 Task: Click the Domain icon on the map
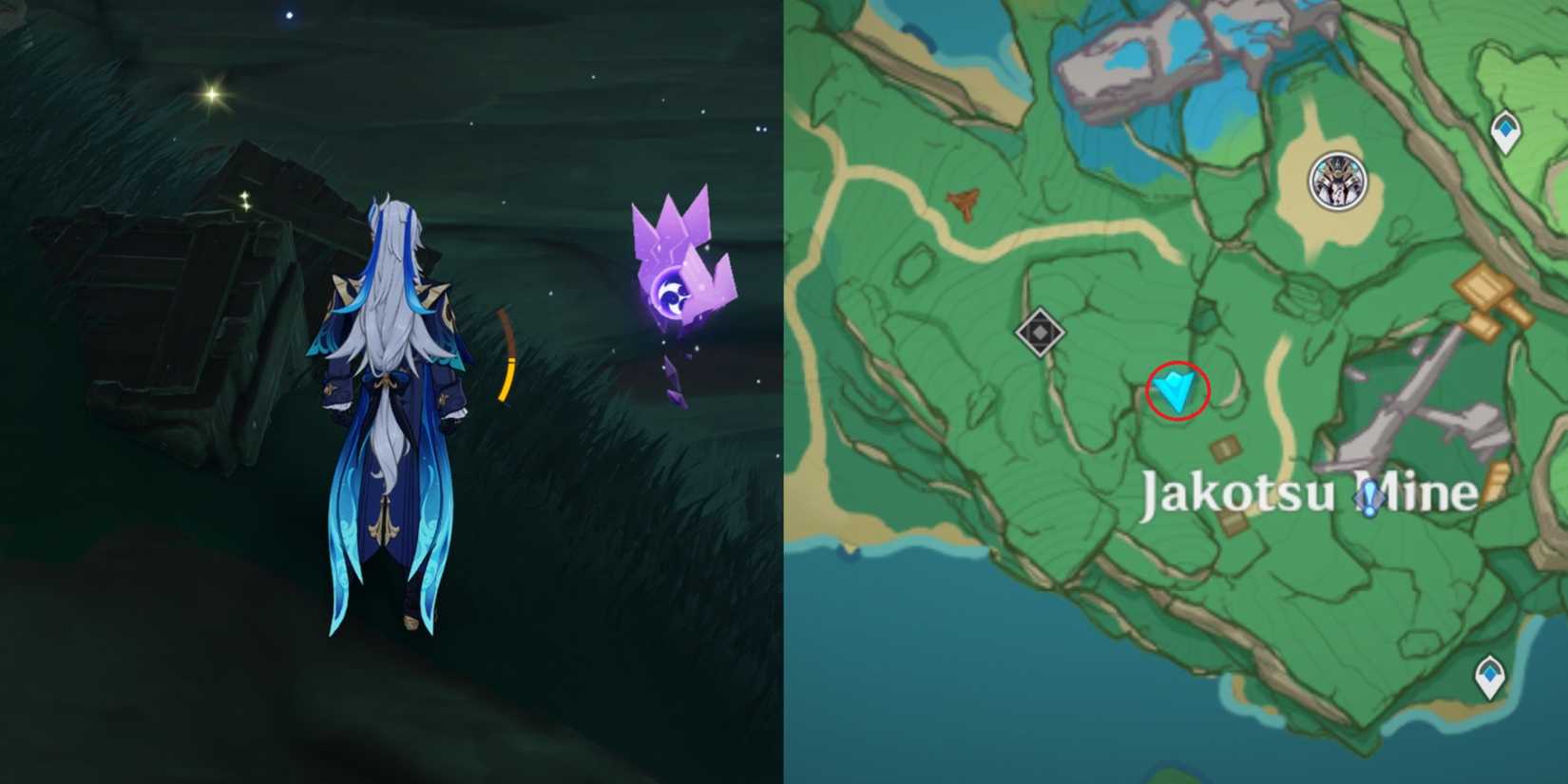(x=1039, y=331)
